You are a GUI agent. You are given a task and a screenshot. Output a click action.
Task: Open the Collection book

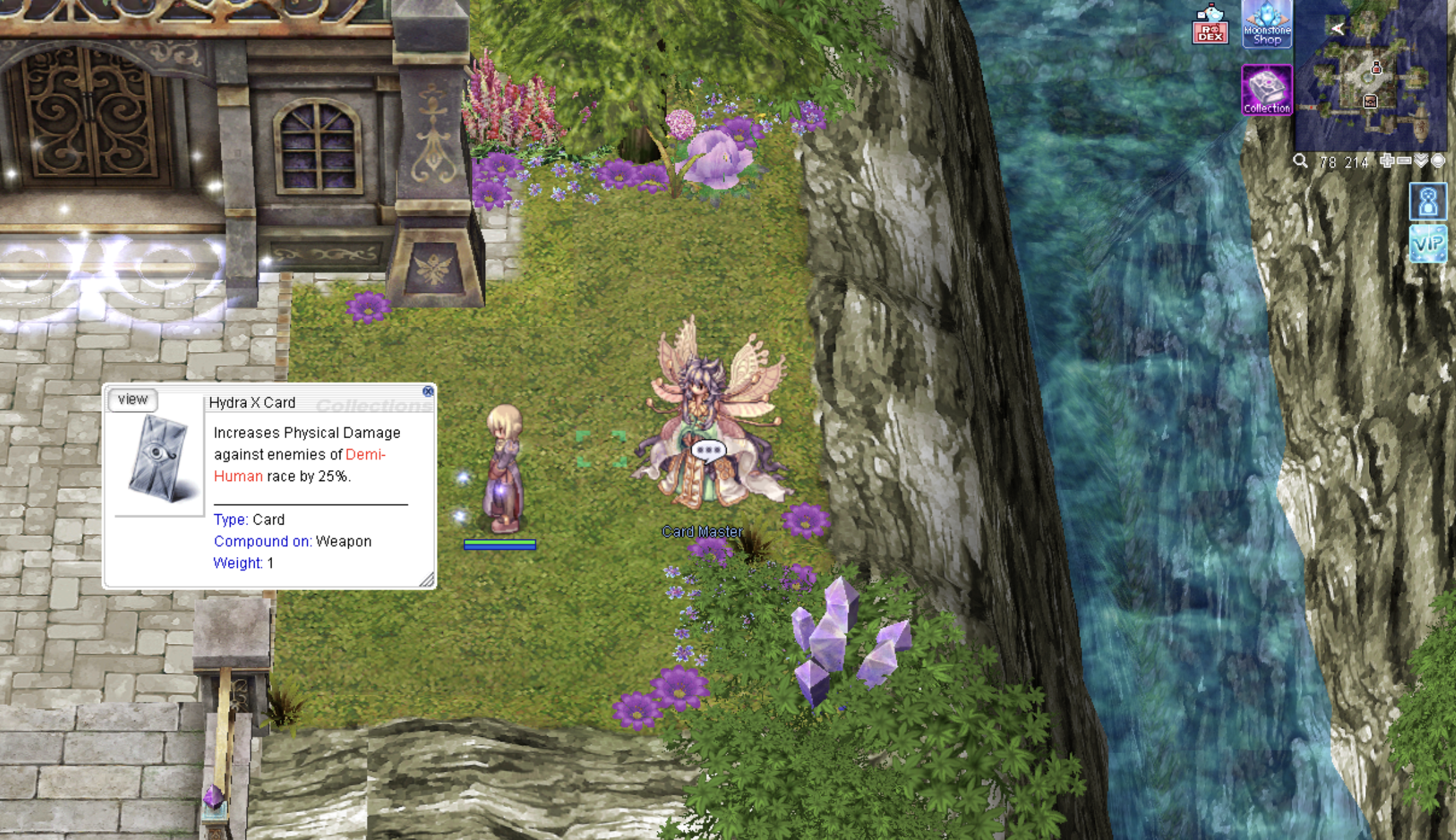click(x=1266, y=91)
